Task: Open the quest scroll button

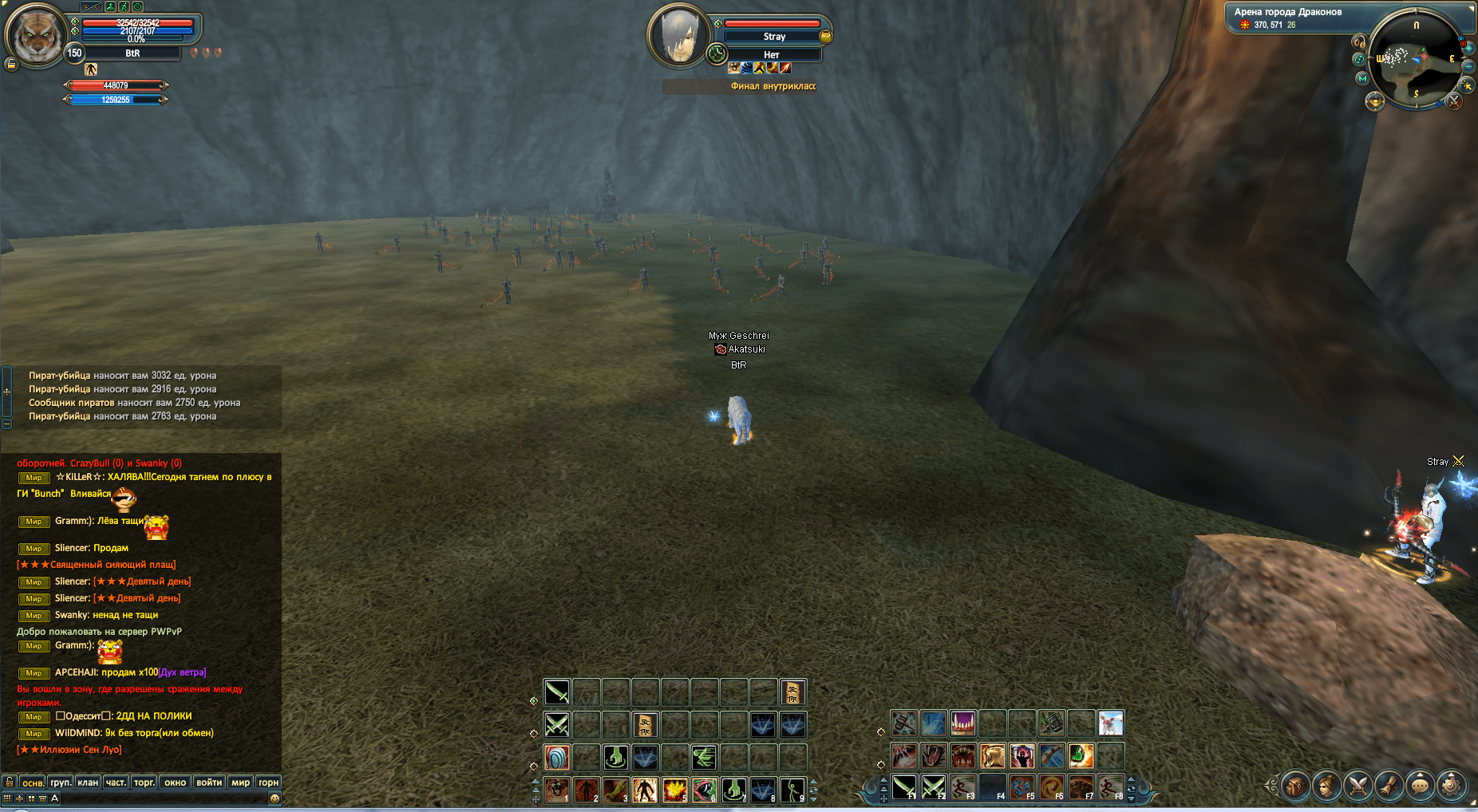Action: point(1389,786)
